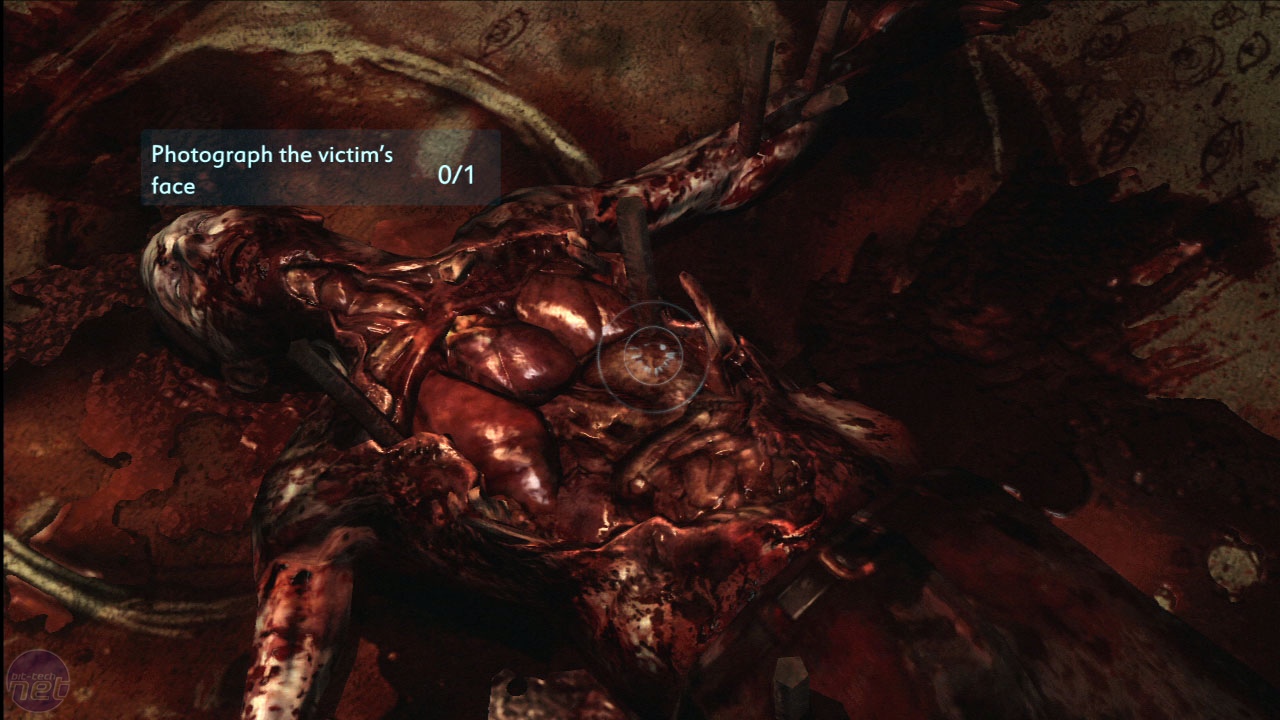Screen dimensions: 1280x720
Task: Click the 'bit-tech' text in the watermark
Action: click(34, 676)
